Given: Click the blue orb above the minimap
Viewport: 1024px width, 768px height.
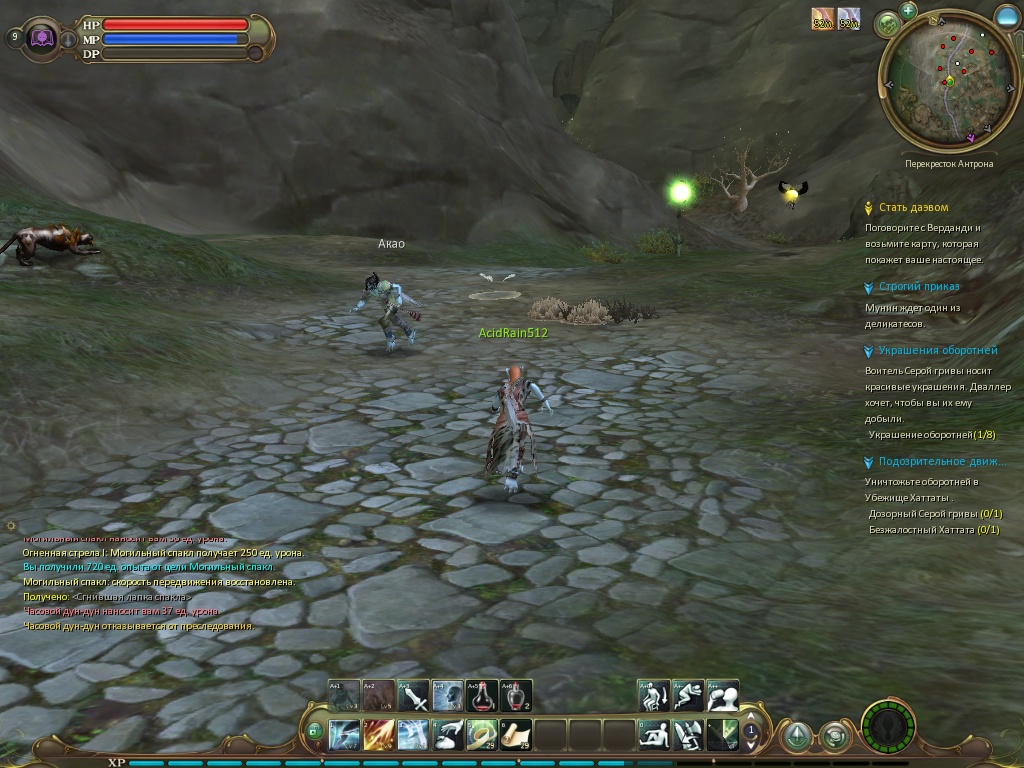Looking at the screenshot, I should click(x=1007, y=14).
